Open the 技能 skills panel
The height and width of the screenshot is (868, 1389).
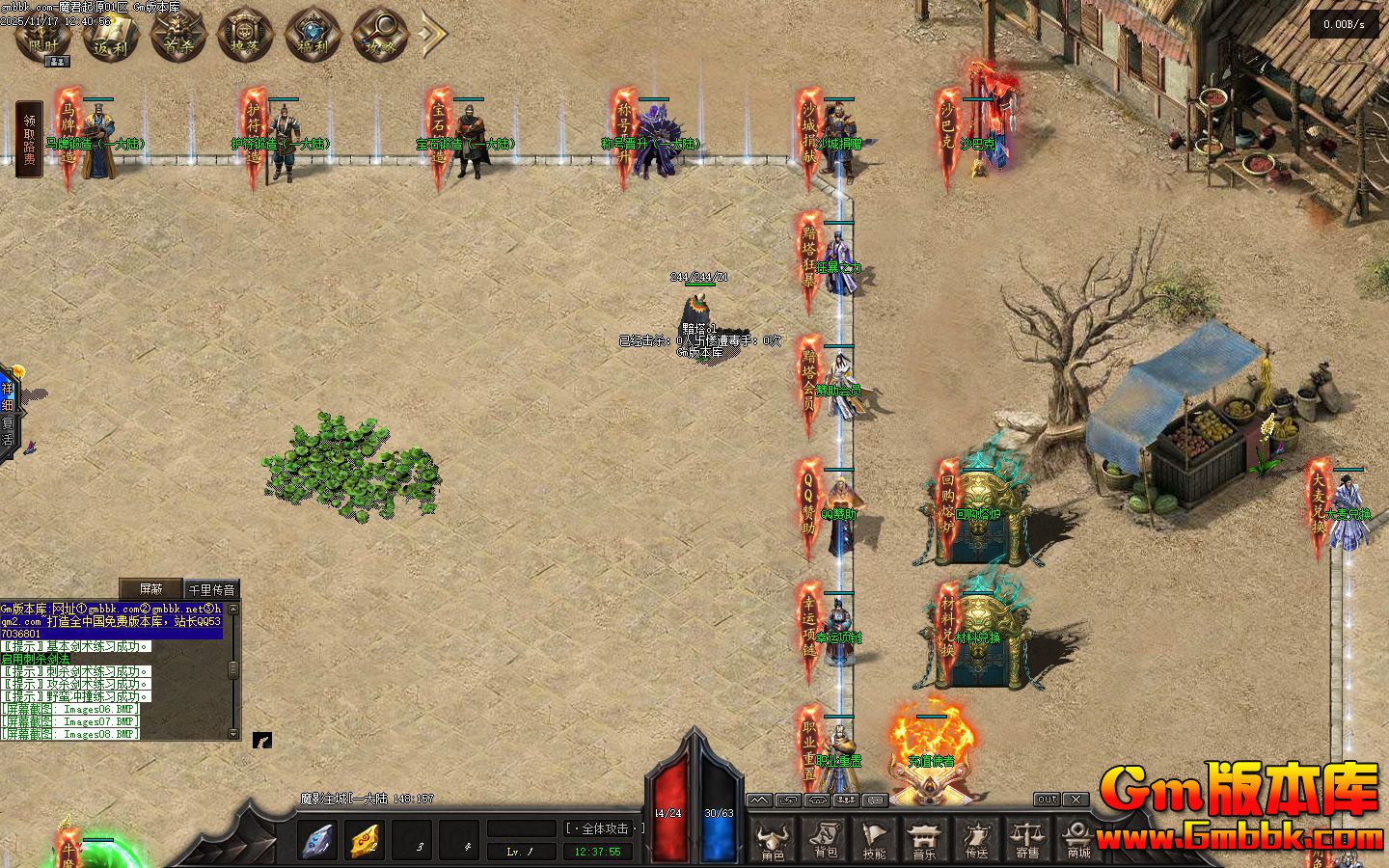click(x=875, y=840)
